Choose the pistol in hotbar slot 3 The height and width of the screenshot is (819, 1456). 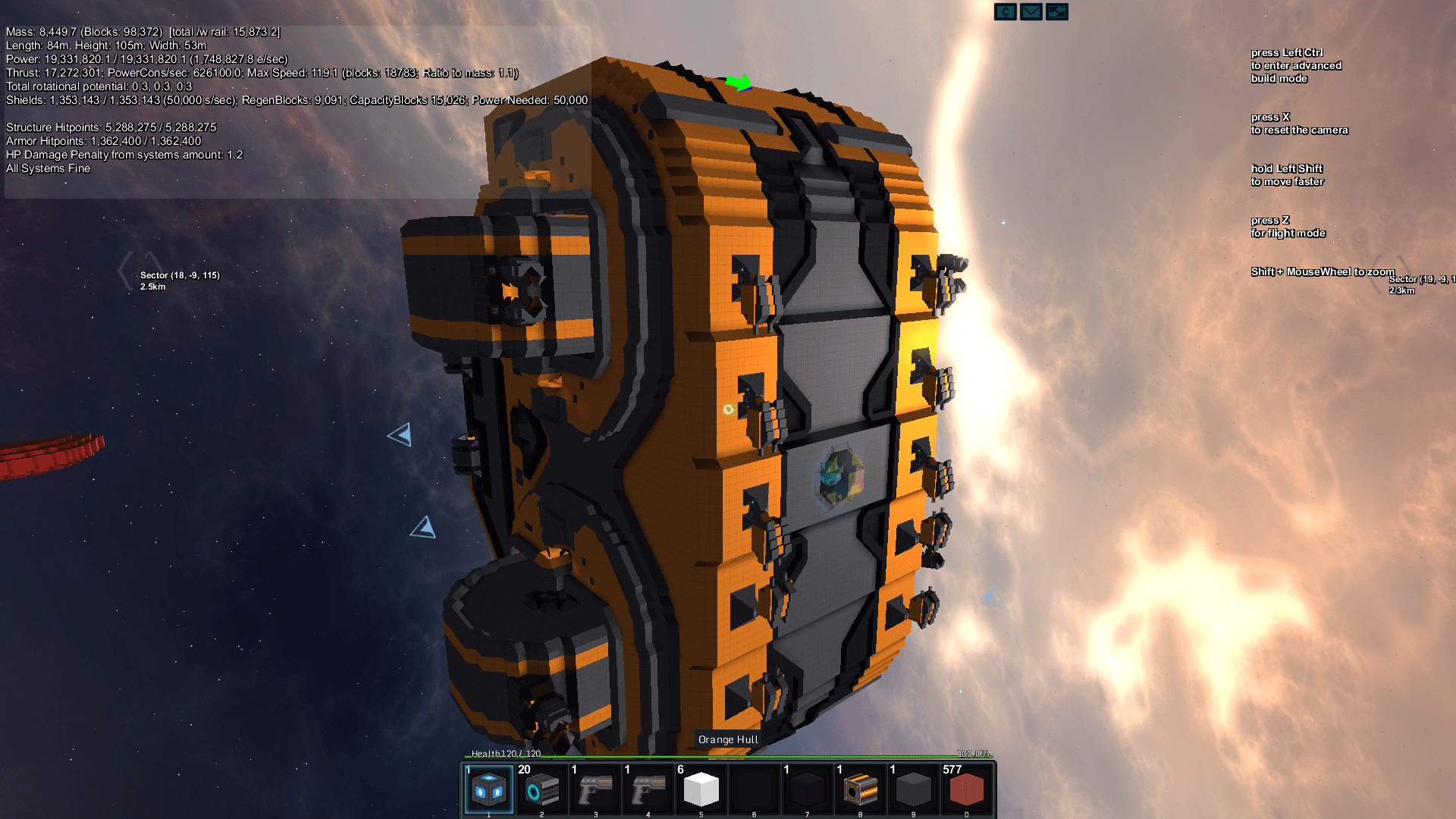595,789
